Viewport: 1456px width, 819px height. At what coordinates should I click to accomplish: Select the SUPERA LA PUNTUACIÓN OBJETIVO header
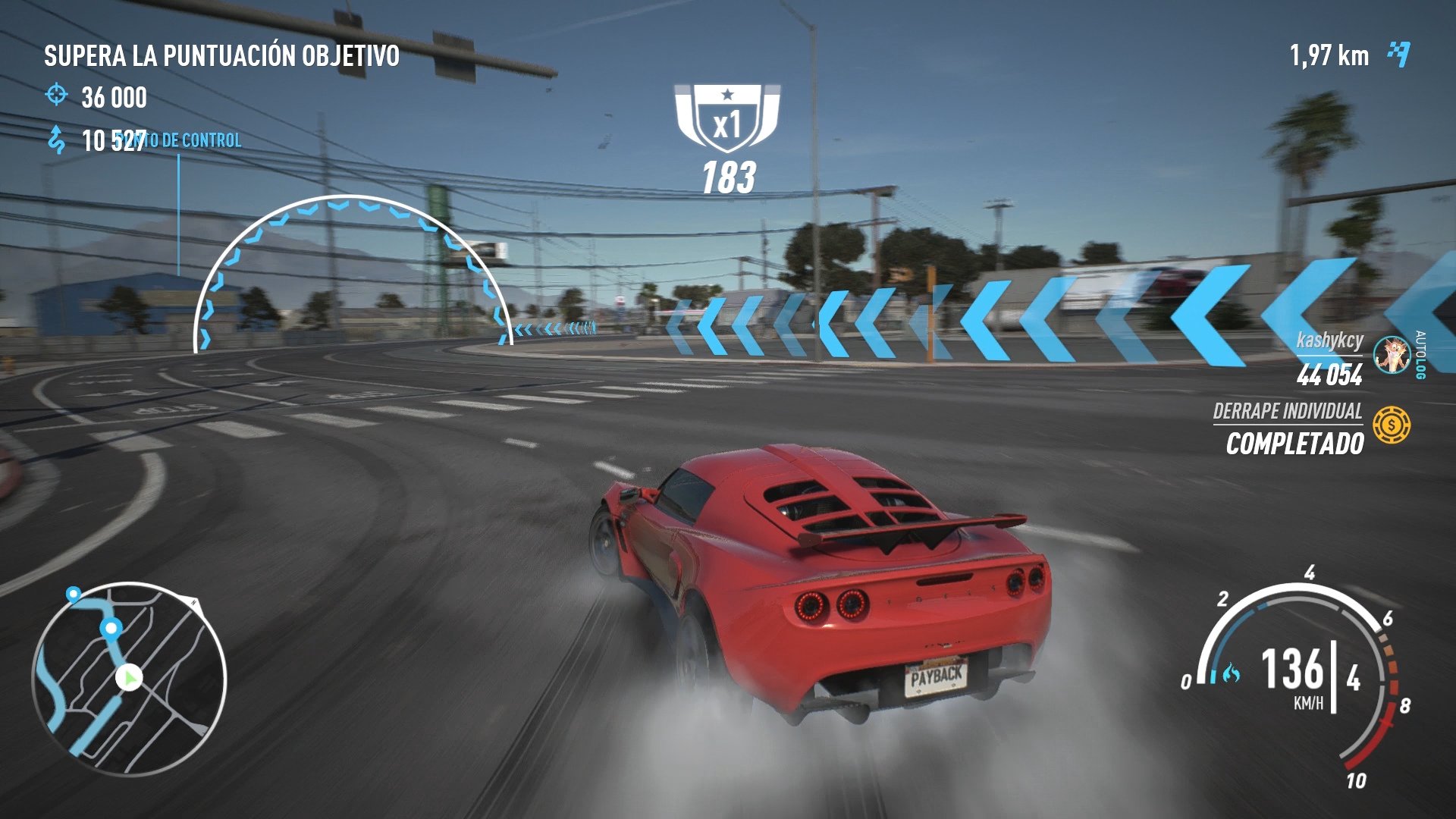(221, 55)
